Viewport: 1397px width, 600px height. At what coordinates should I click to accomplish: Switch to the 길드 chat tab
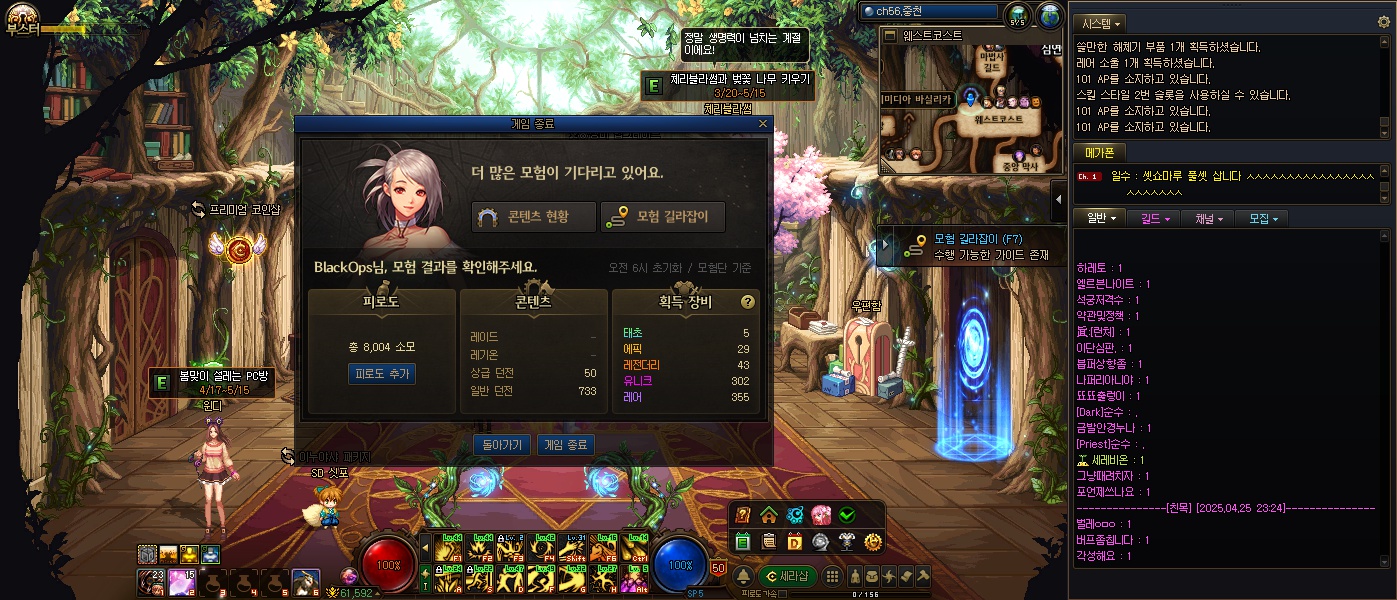1154,218
